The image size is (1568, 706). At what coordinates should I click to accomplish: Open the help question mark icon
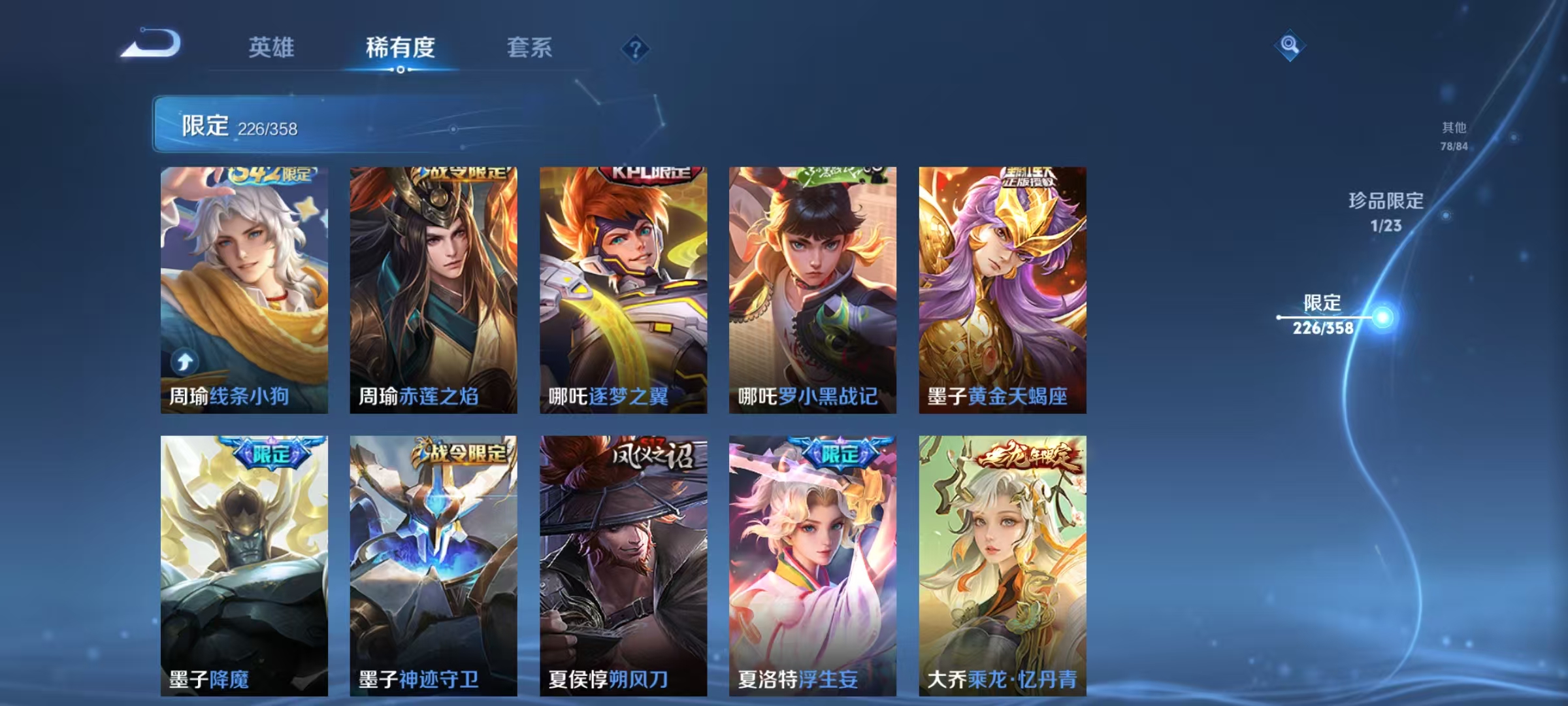pyautogui.click(x=636, y=49)
